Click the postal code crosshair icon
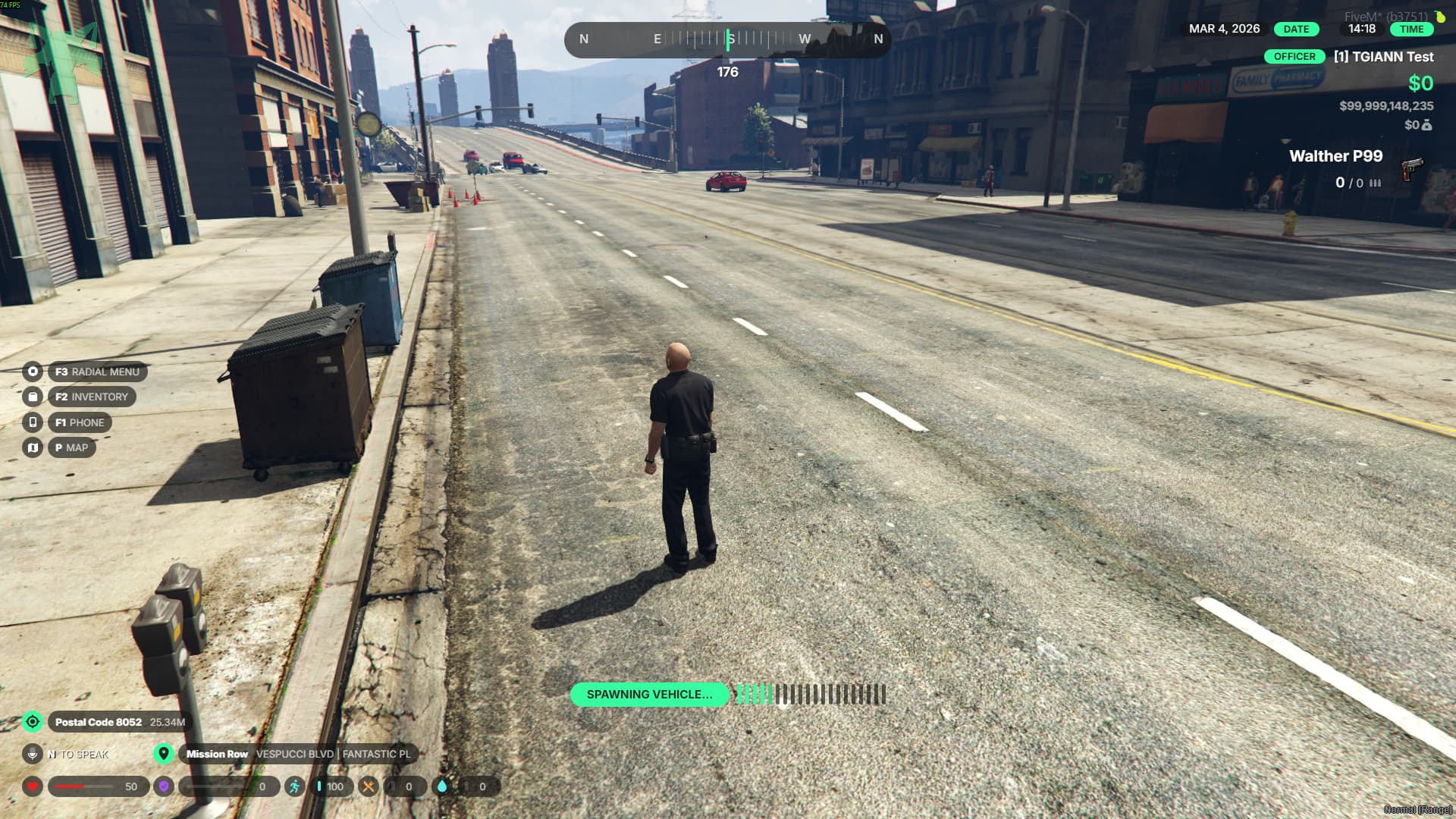1456x819 pixels. [x=33, y=722]
